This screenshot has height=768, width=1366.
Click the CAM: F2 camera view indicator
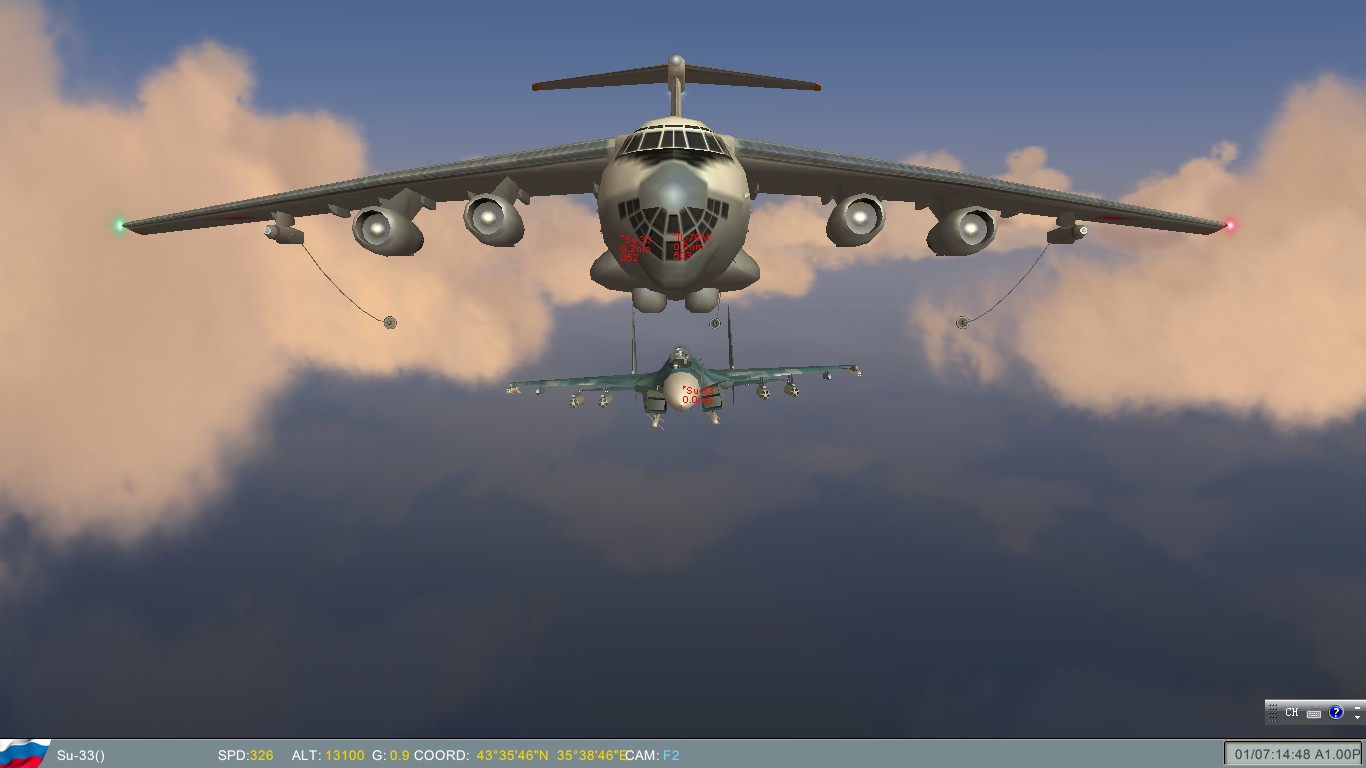(x=652, y=756)
